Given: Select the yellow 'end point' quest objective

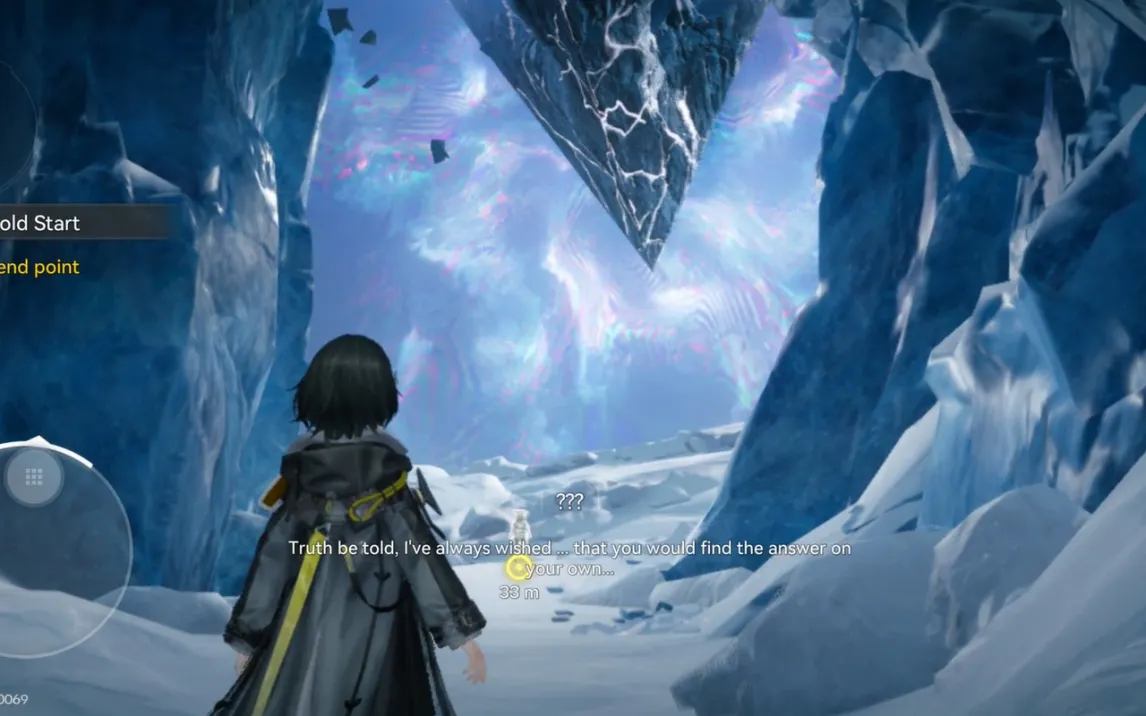Looking at the screenshot, I should click(x=40, y=267).
